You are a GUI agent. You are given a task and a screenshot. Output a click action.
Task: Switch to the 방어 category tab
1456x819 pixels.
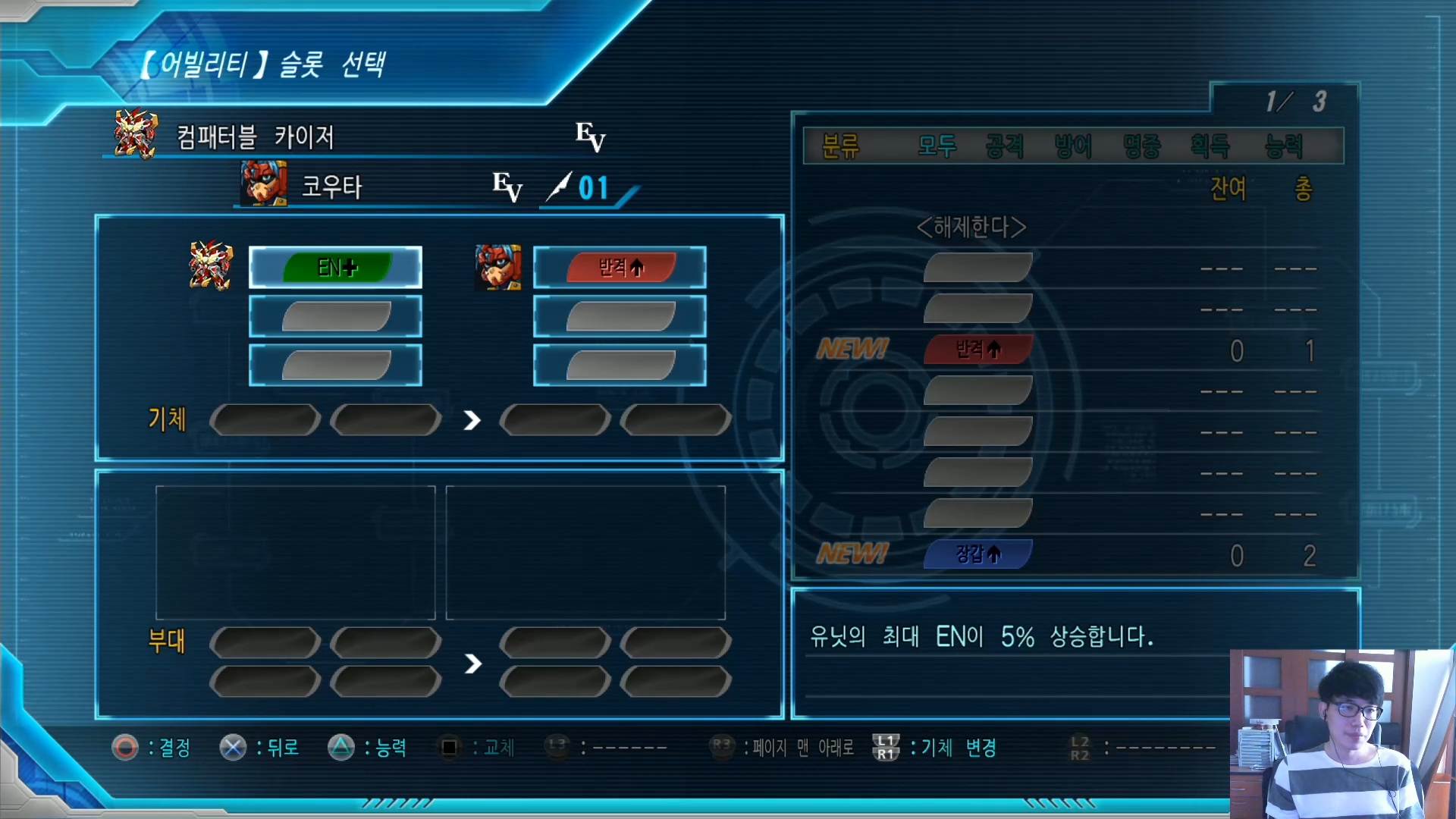pyautogui.click(x=1073, y=146)
